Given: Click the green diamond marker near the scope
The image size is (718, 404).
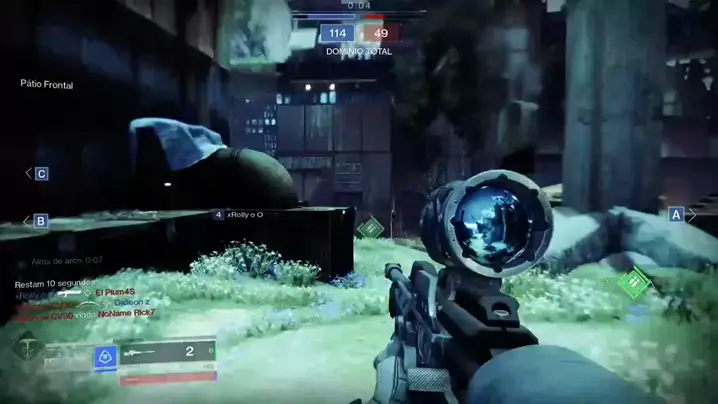Looking at the screenshot, I should (370, 229).
